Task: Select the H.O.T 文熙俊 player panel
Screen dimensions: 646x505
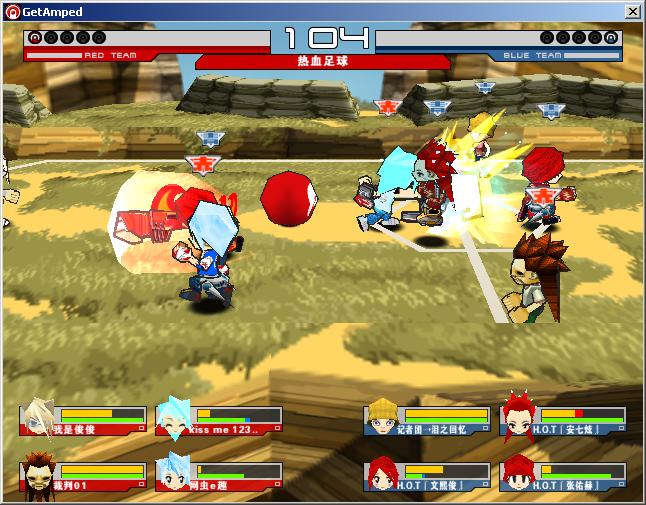Action: 427,476
